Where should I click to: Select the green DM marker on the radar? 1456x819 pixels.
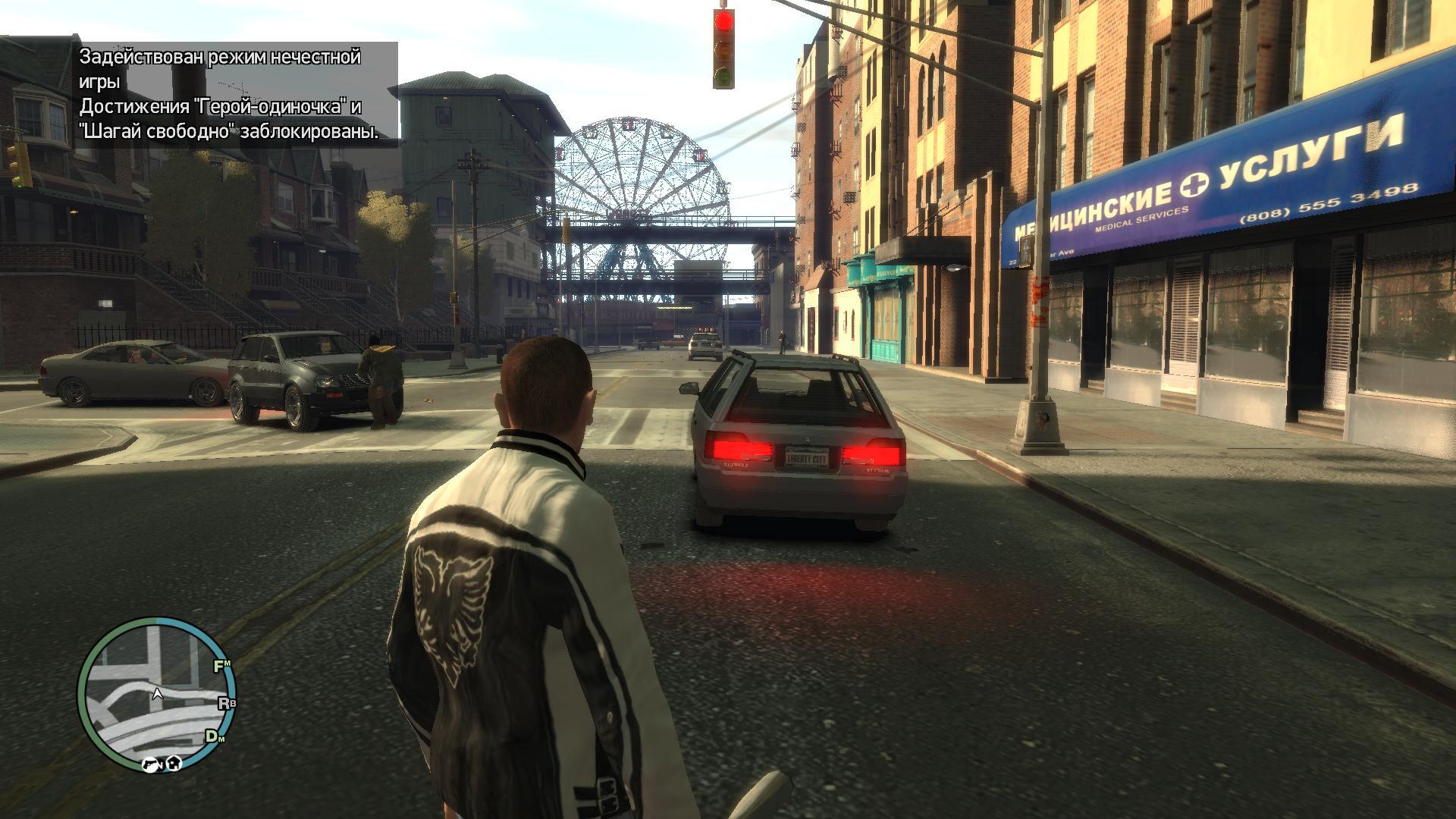pyautogui.click(x=215, y=736)
